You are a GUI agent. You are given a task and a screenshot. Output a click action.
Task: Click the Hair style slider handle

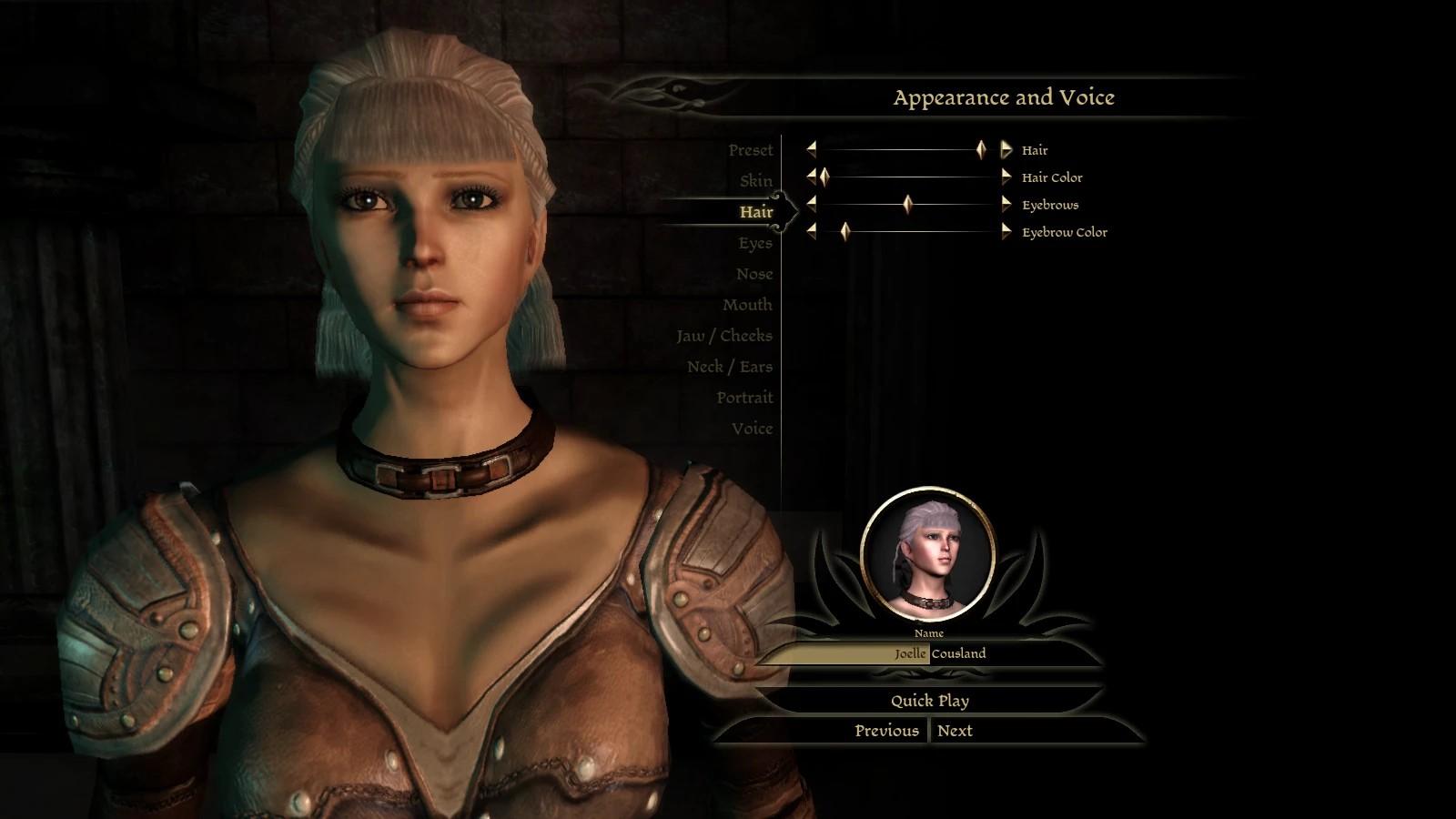[981, 150]
